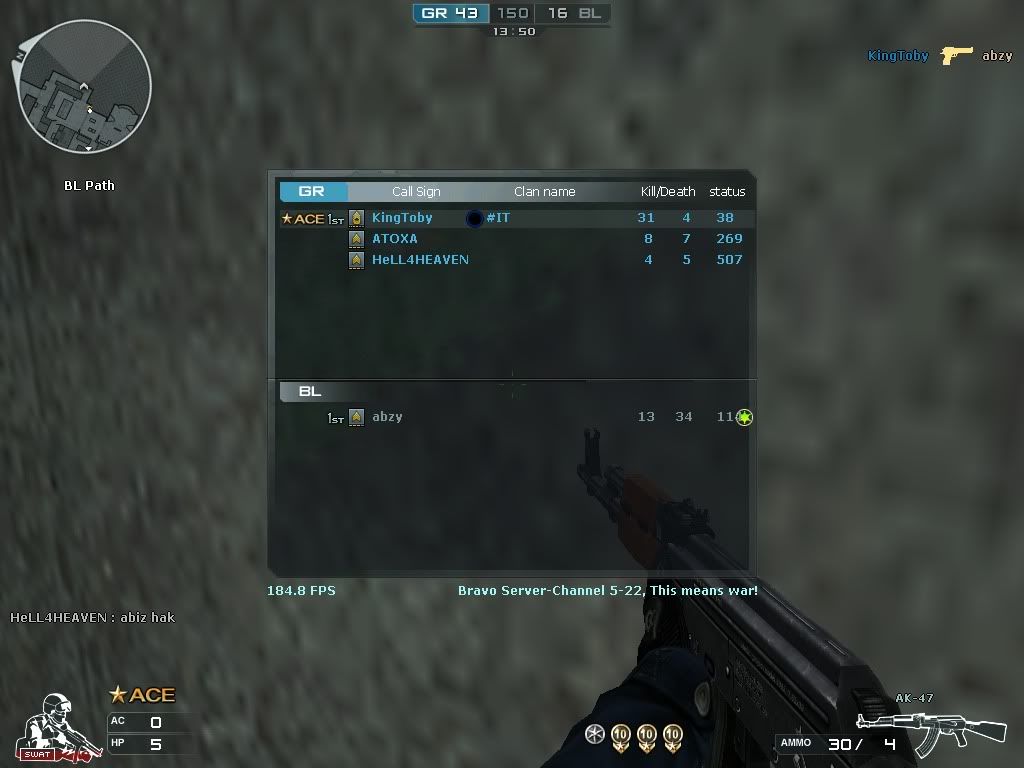This screenshot has width=1024, height=768.
Task: Click the GR team header label
Action: 311,191
